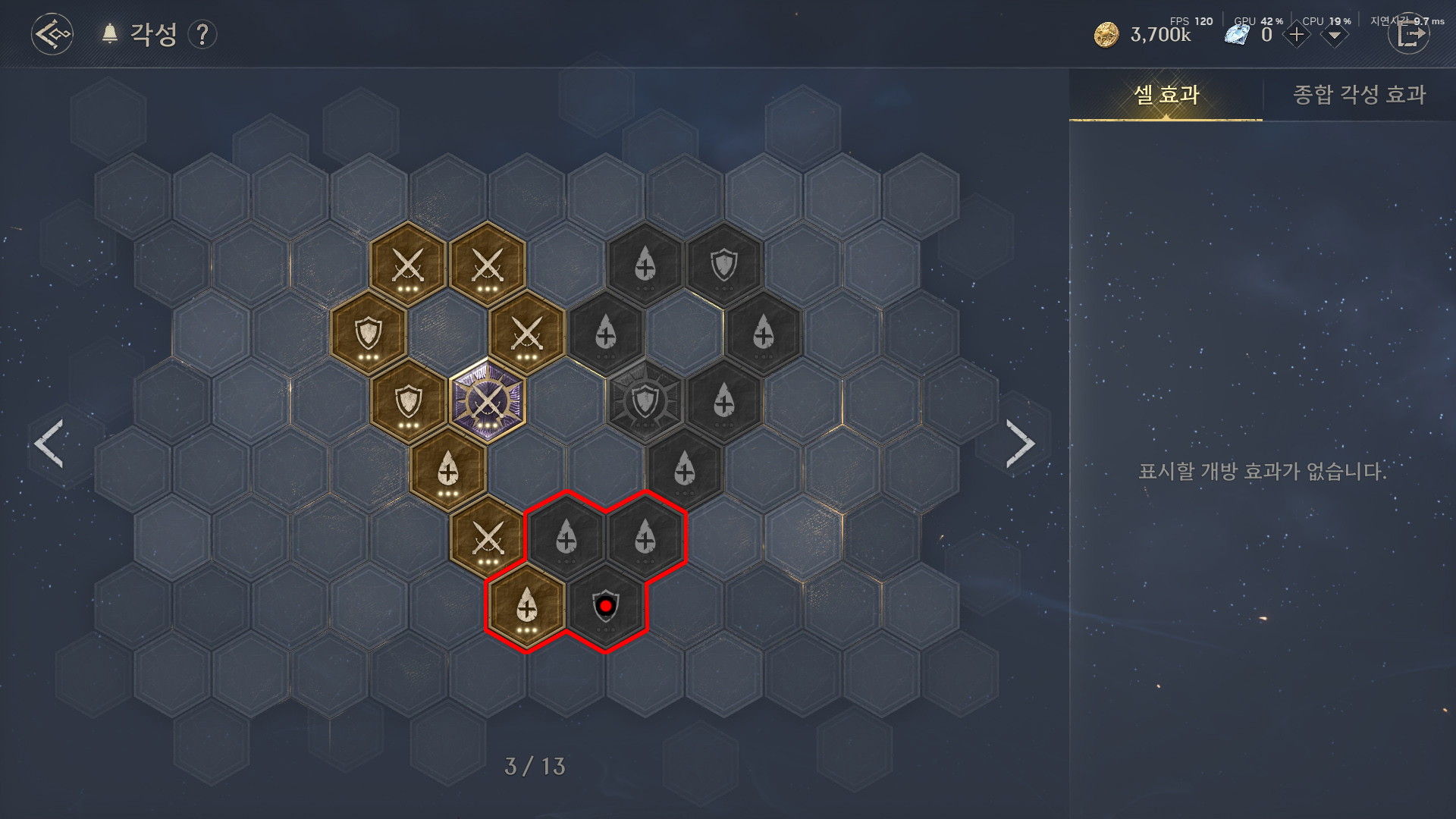Go to the previous awakening page arrow
This screenshot has width=1456, height=819.
pos(49,444)
